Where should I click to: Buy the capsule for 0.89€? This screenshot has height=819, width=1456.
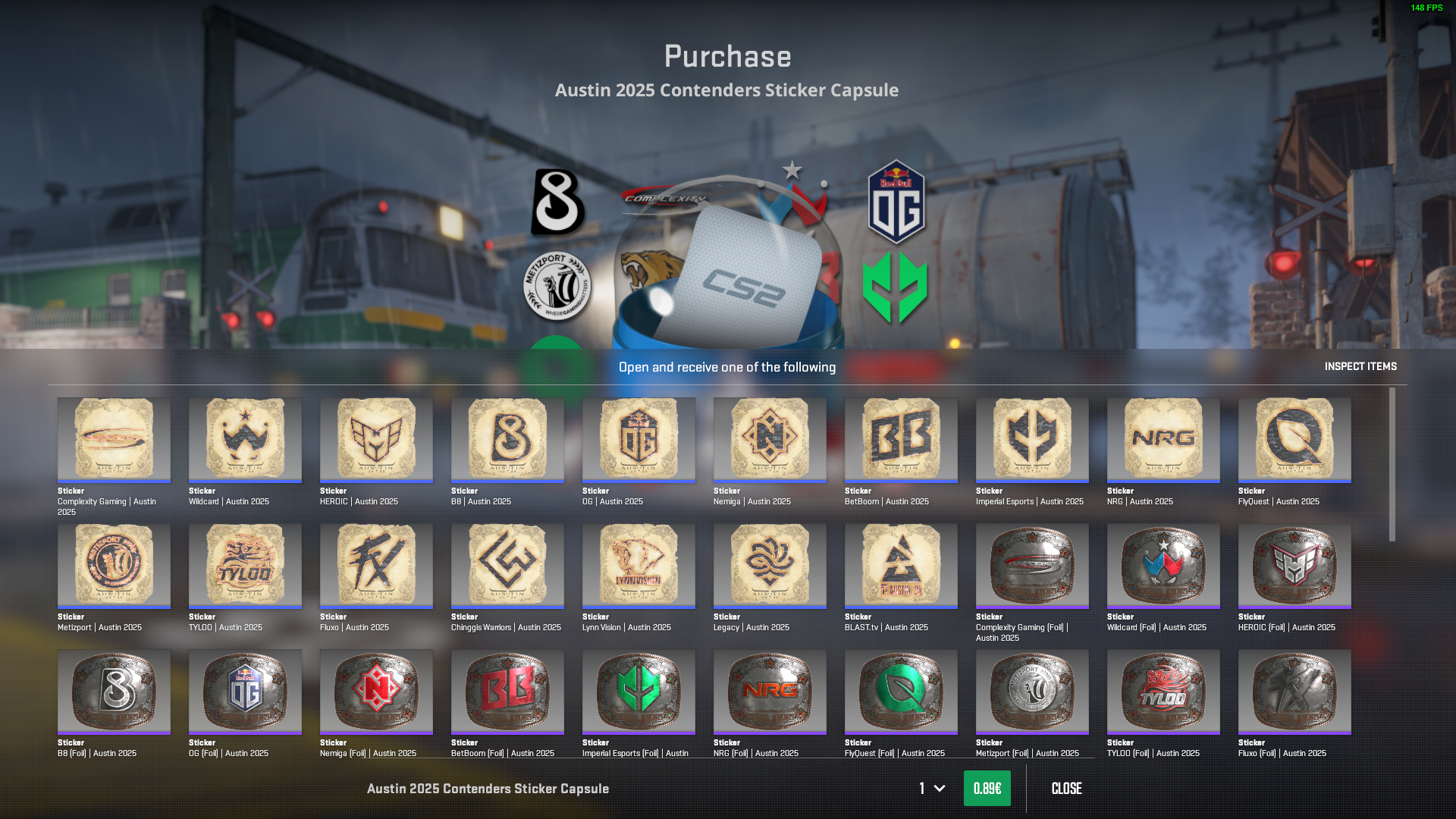tap(987, 789)
